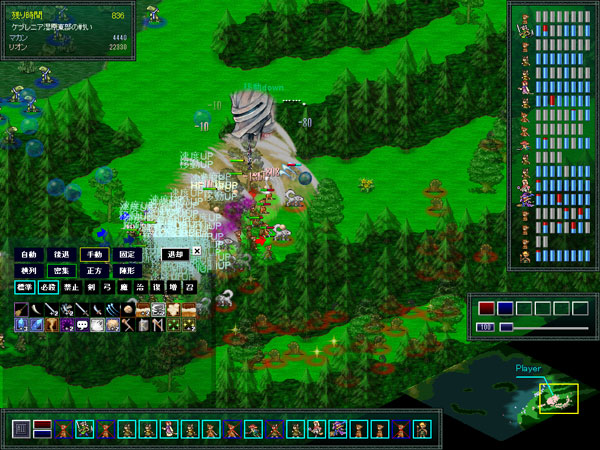This screenshot has width=600, height=450.
Task: Click the blue color box
Action: pos(505,308)
